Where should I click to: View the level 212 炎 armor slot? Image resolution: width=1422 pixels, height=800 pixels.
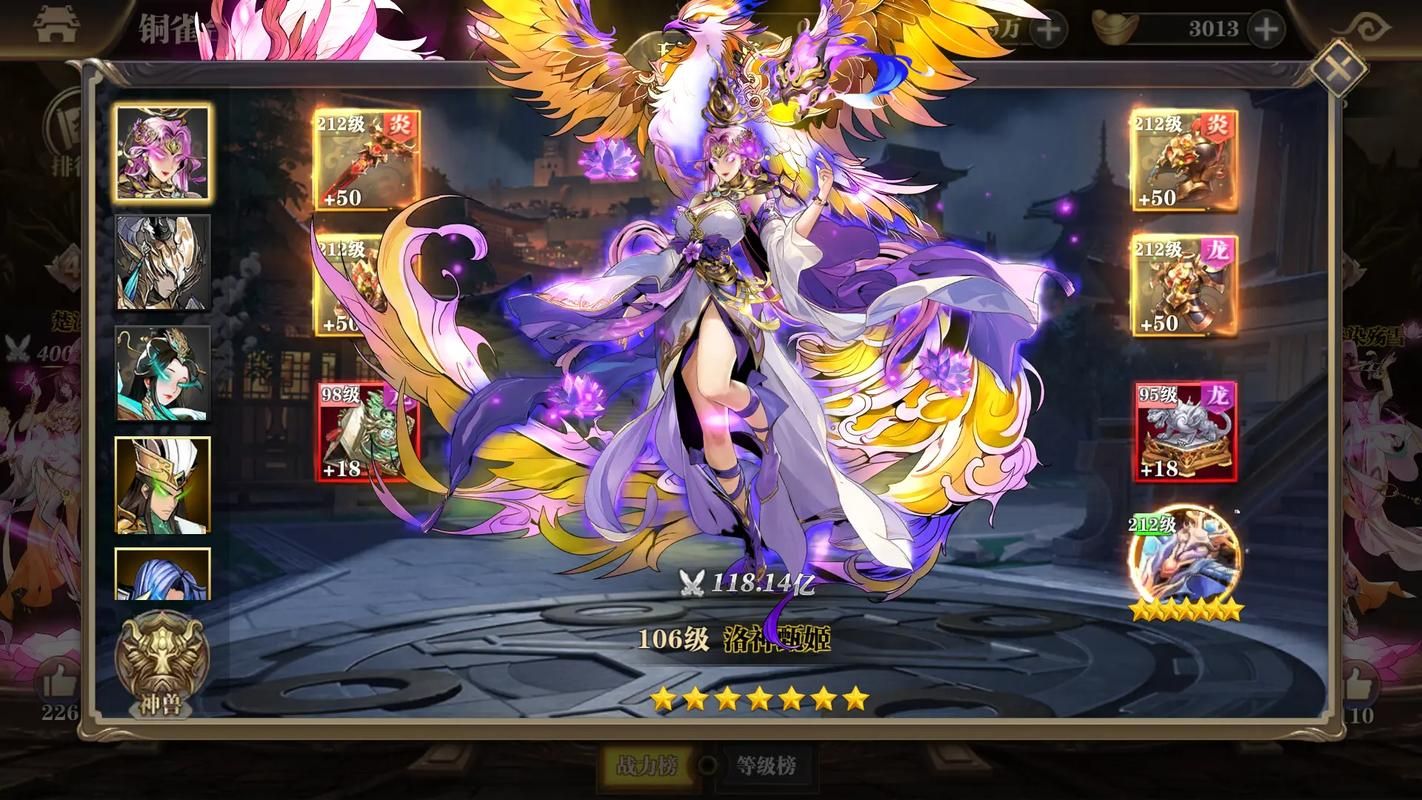pyautogui.click(x=1184, y=160)
